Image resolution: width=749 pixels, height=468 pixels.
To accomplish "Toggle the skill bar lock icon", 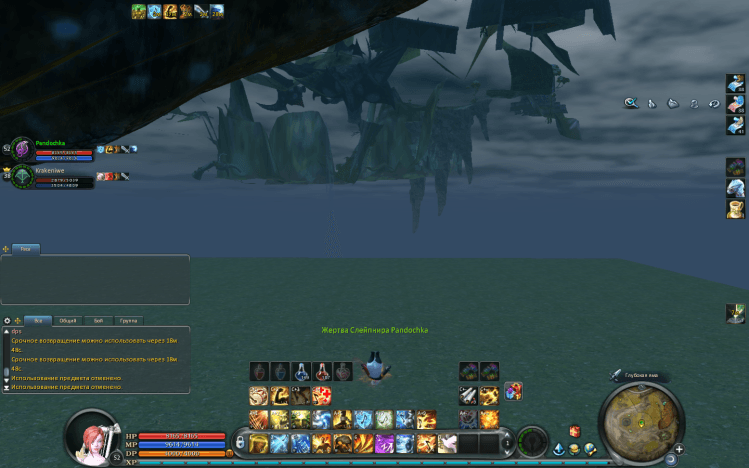I will click(239, 440).
